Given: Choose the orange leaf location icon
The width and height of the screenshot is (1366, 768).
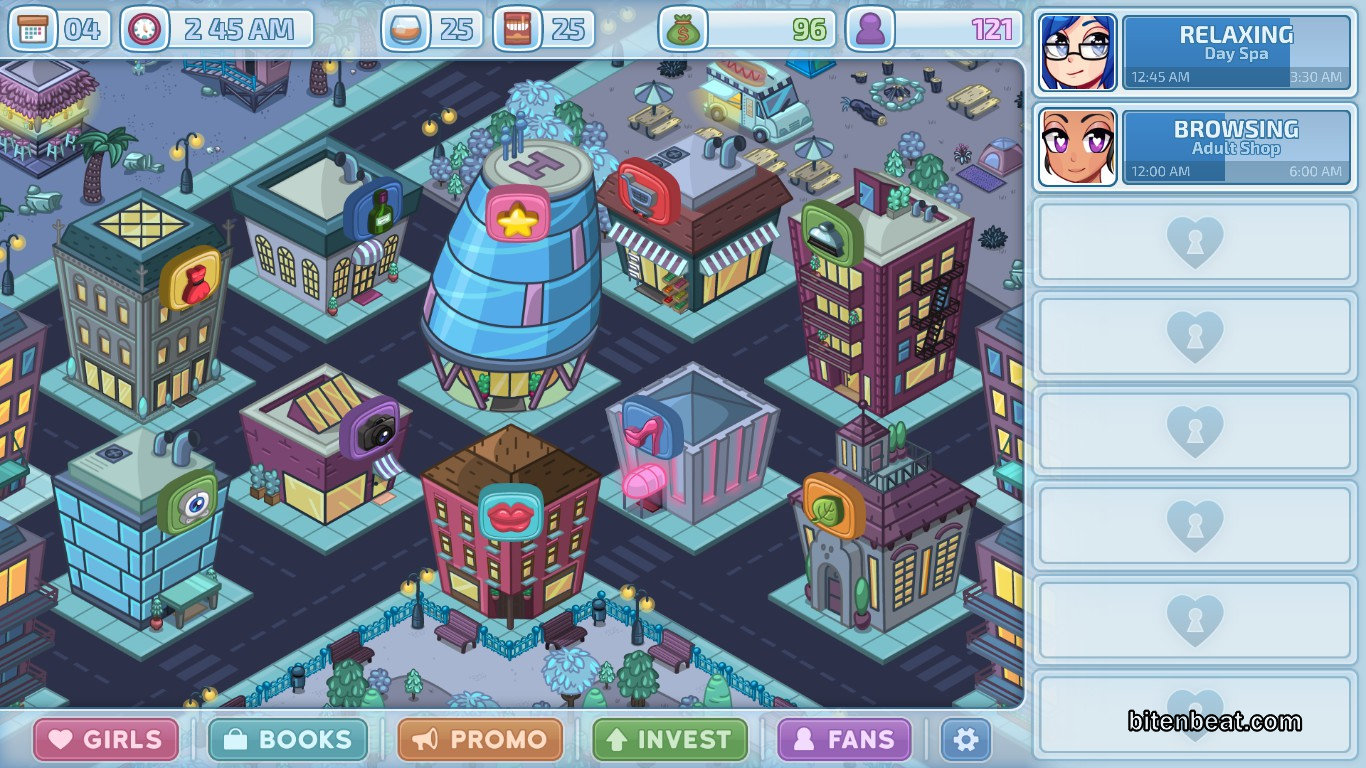Looking at the screenshot, I should [x=832, y=505].
